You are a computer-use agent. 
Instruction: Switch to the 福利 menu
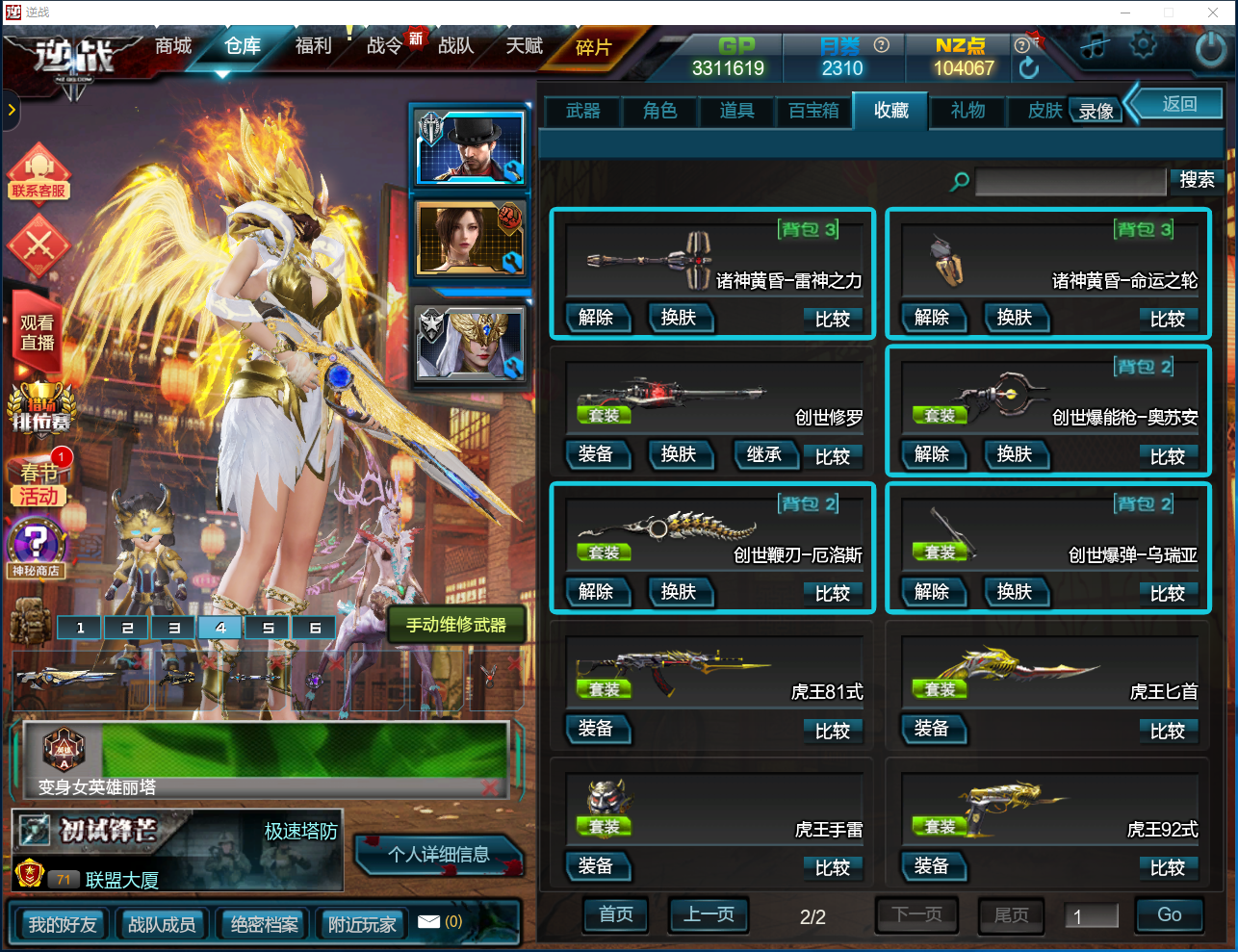point(313,46)
